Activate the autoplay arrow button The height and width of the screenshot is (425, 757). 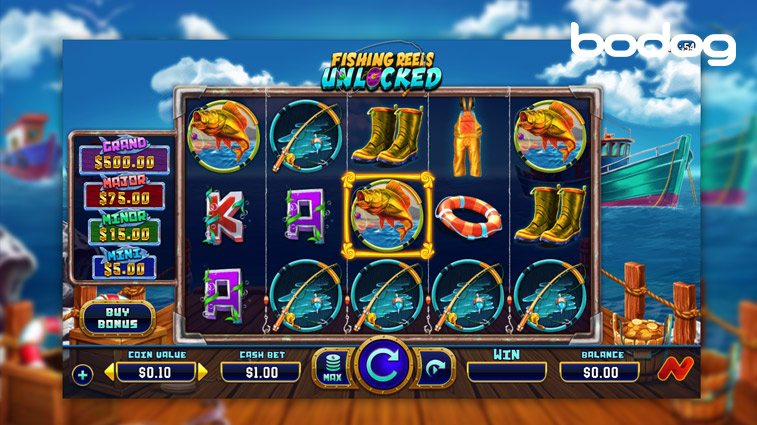click(x=435, y=367)
